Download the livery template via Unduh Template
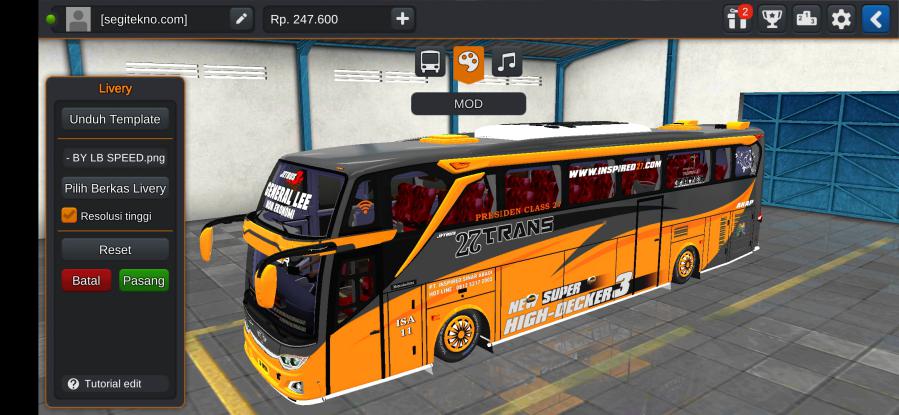Image resolution: width=899 pixels, height=415 pixels. tap(114, 119)
